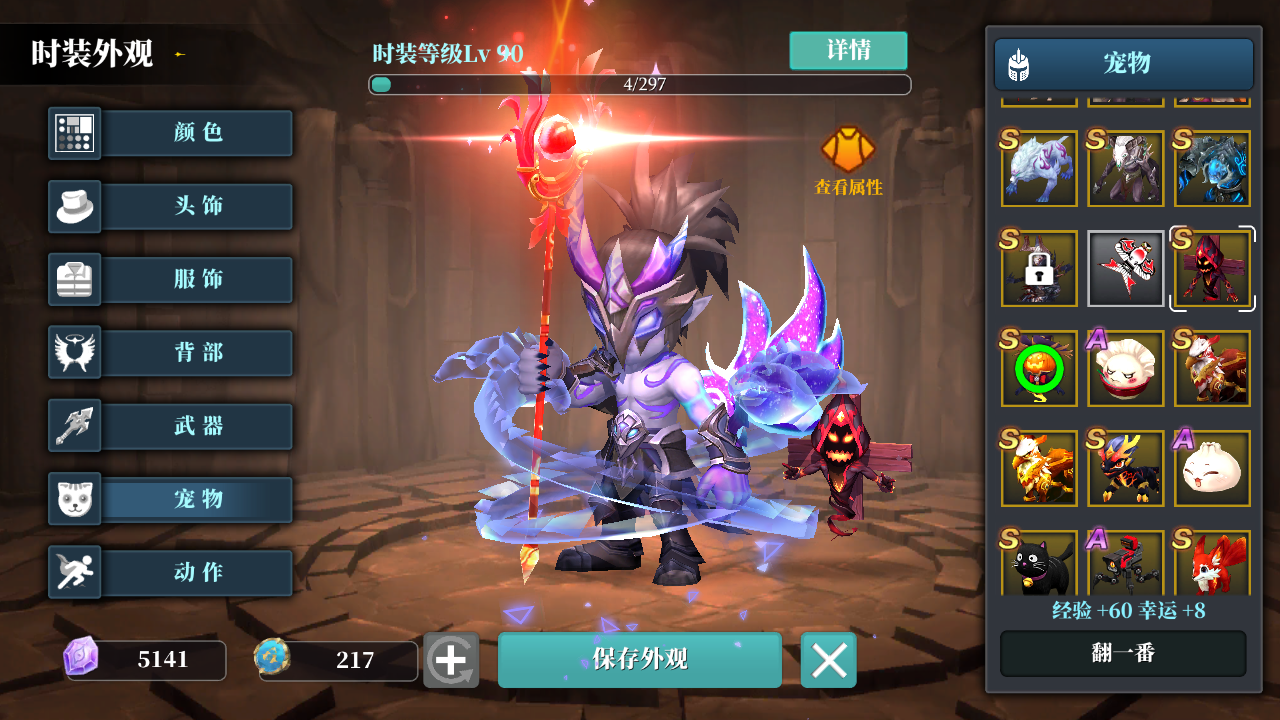The width and height of the screenshot is (1280, 720).
Task: Click the plus icon to add currency
Action: coord(451,659)
